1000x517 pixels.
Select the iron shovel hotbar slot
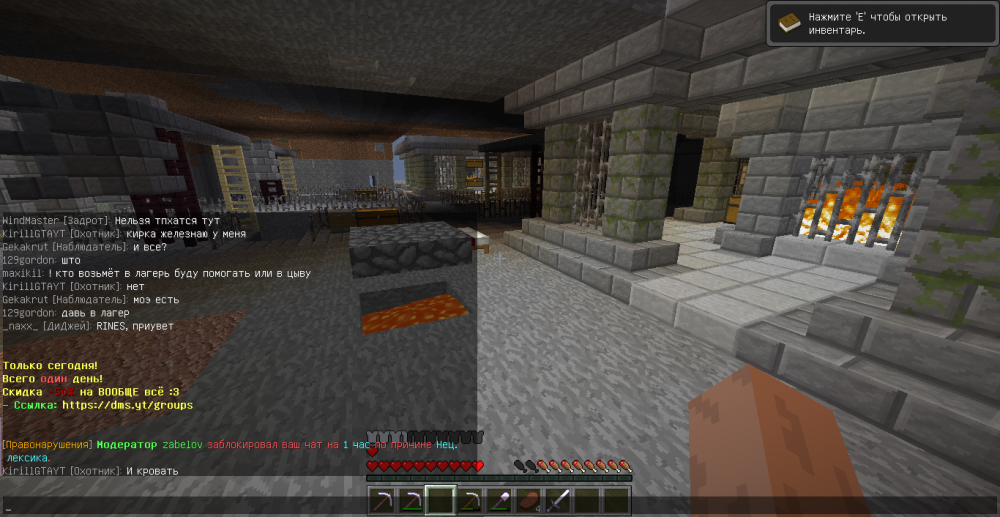click(499, 501)
